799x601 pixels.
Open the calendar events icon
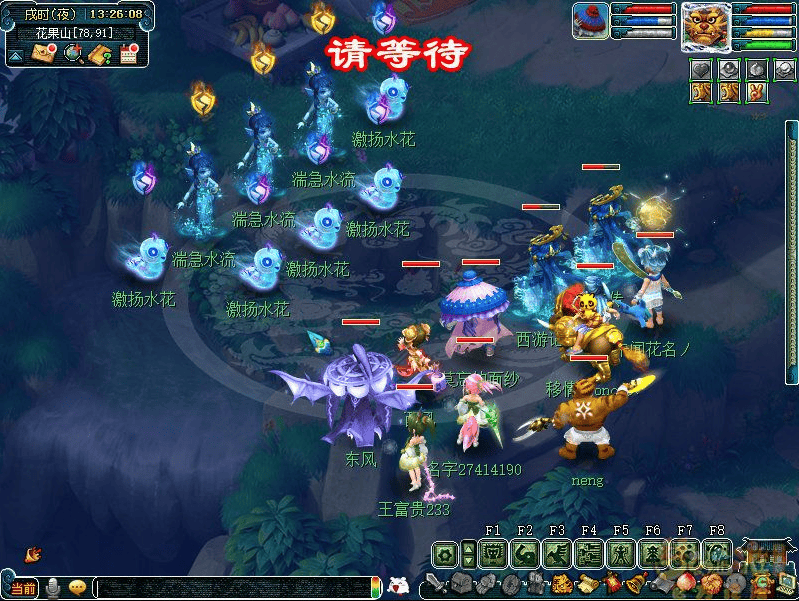128,54
